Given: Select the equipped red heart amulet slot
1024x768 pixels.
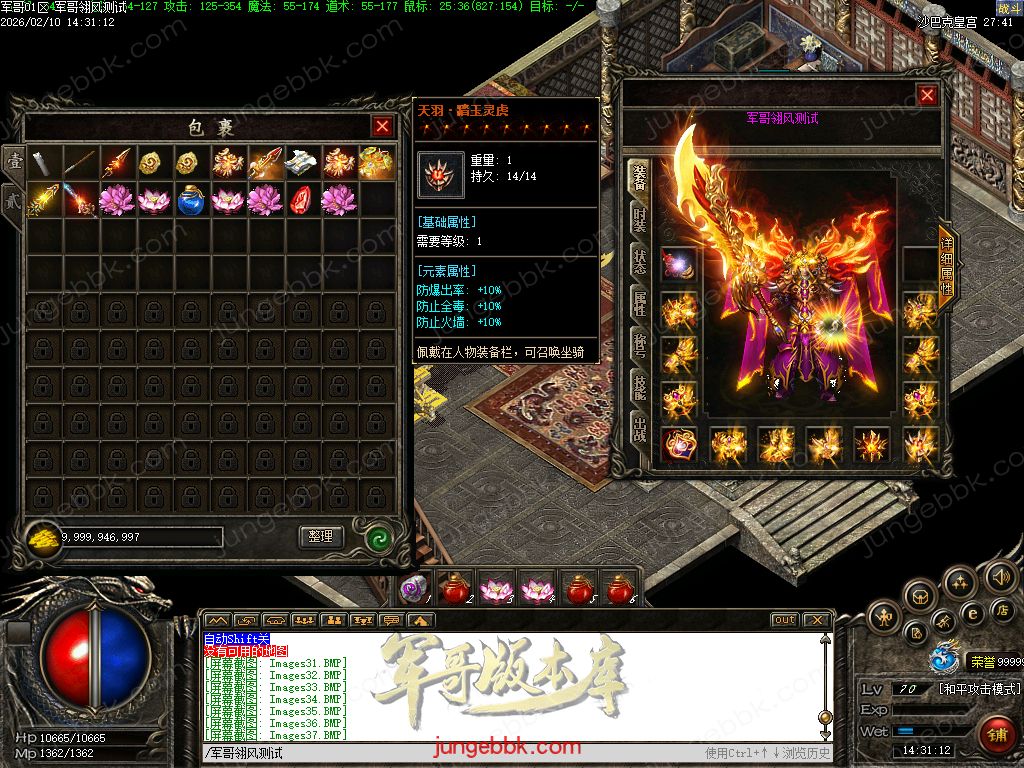Looking at the screenshot, I should [680, 445].
